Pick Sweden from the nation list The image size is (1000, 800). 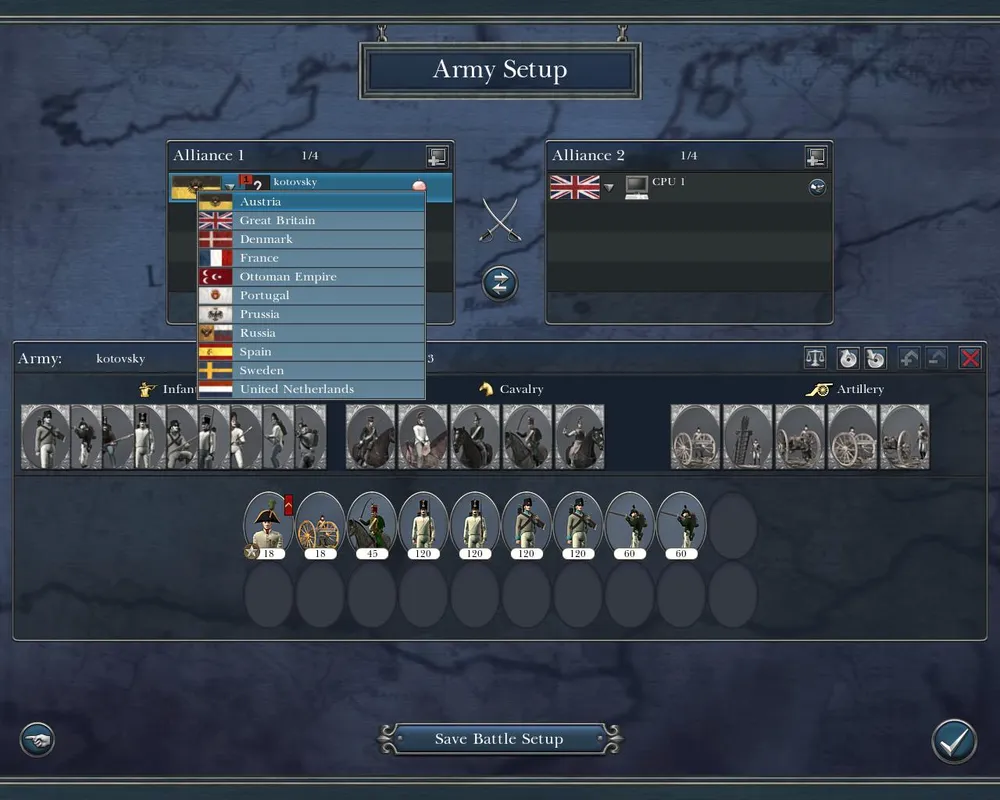[x=310, y=371]
